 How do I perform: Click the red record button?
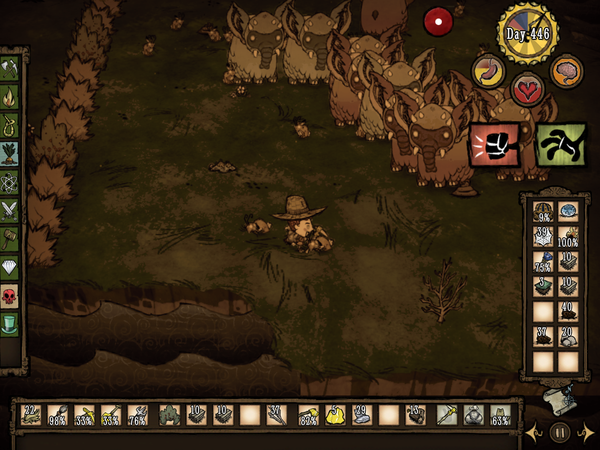click(x=437, y=20)
